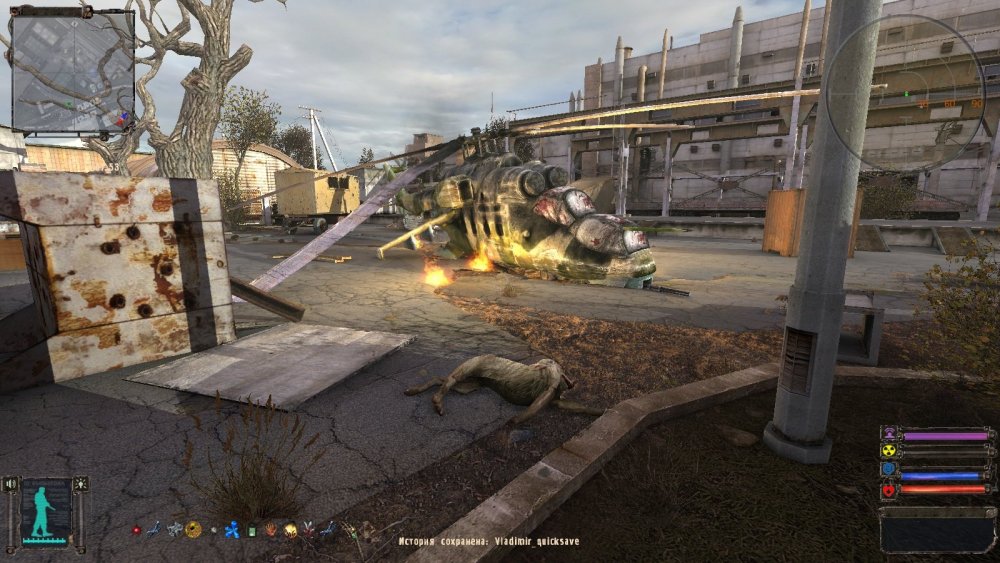Click the light bulb visibility icon
The height and width of the screenshot is (563, 1000).
pos(79,484)
